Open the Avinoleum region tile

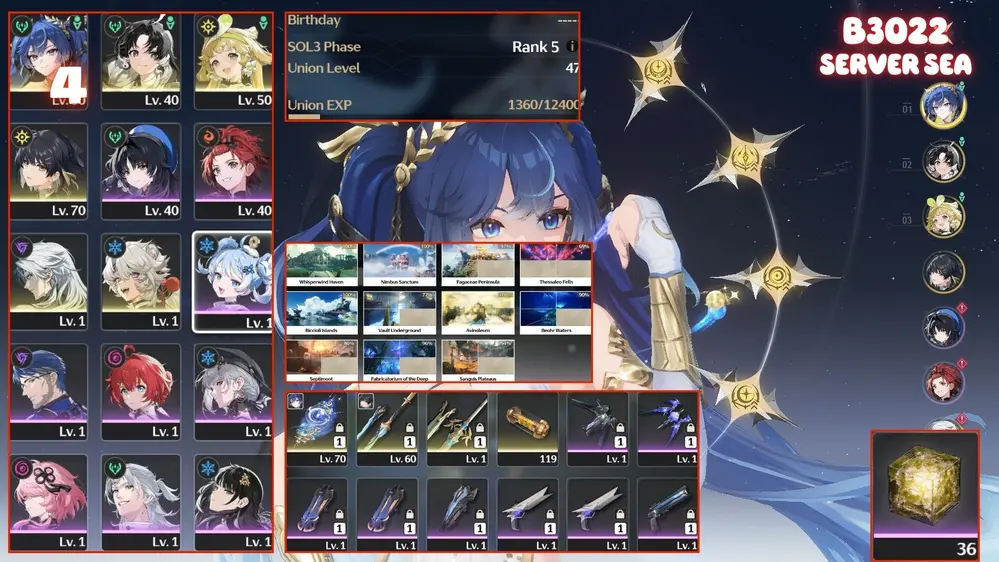[478, 312]
